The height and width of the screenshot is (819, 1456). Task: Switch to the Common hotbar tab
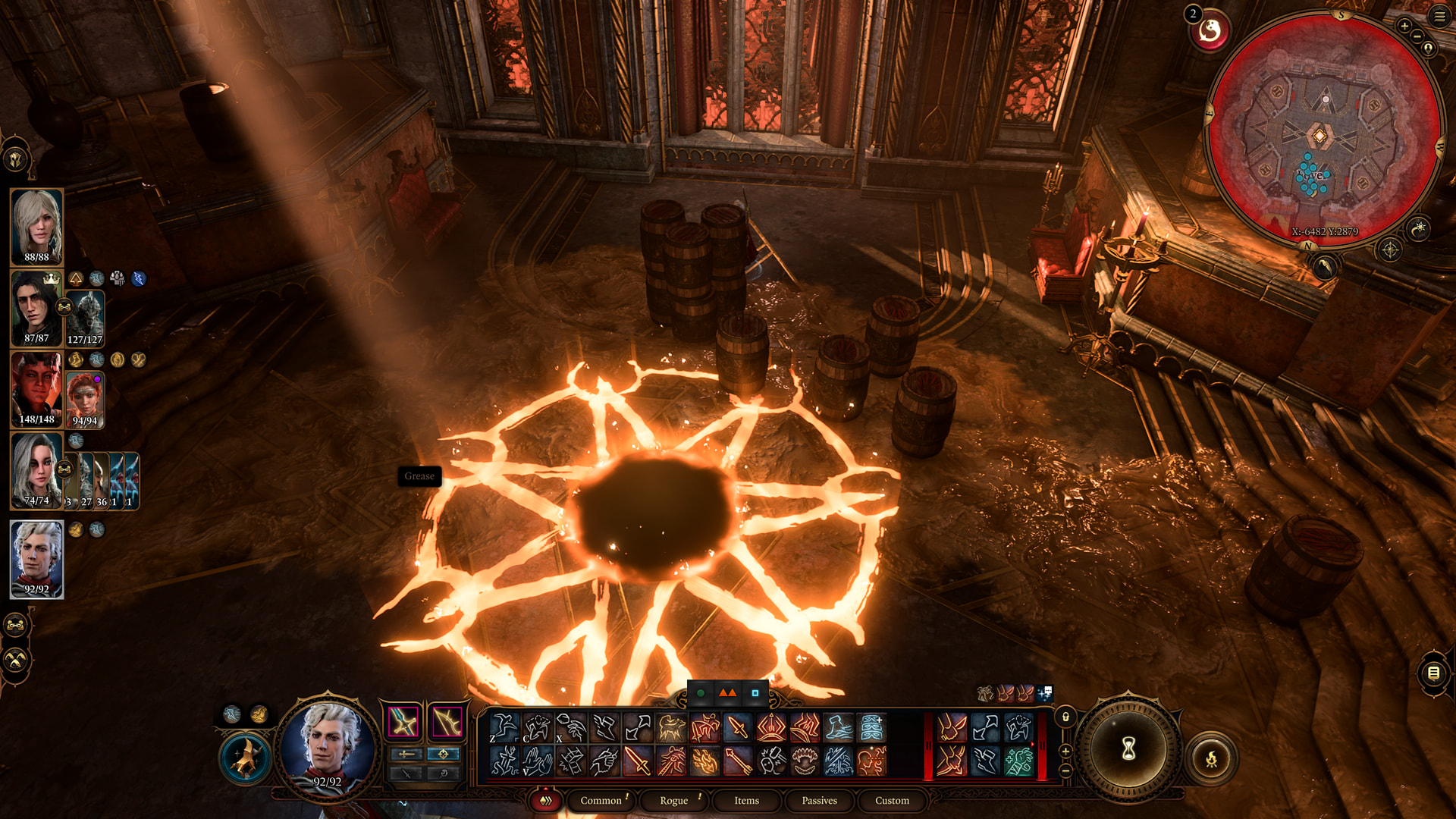[601, 800]
